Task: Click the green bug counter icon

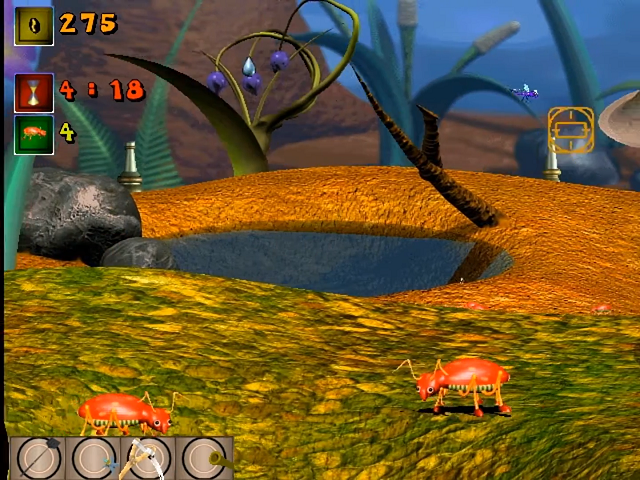Action: pyautogui.click(x=34, y=134)
